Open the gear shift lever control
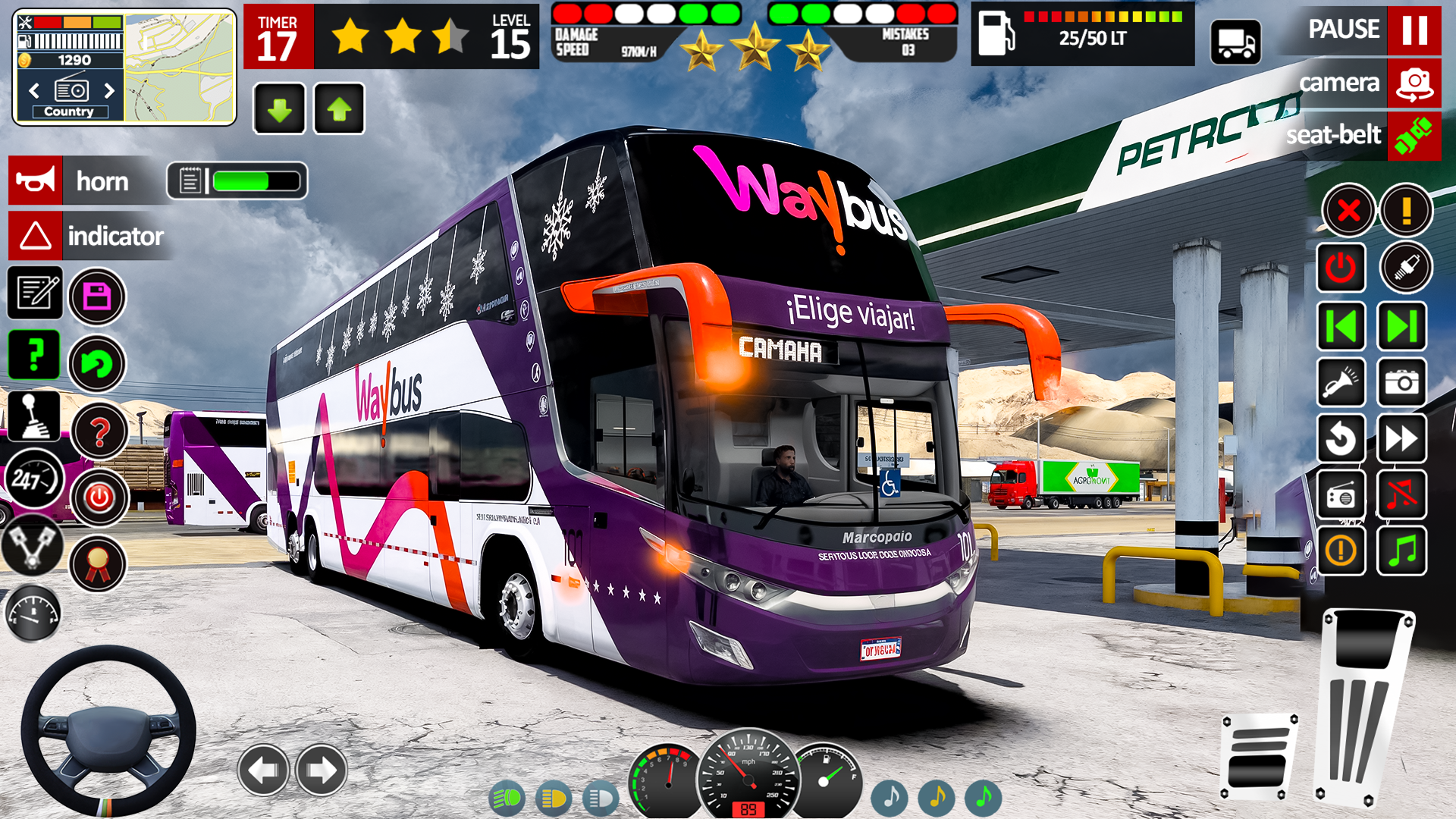The width and height of the screenshot is (1456, 819). pos(34,416)
